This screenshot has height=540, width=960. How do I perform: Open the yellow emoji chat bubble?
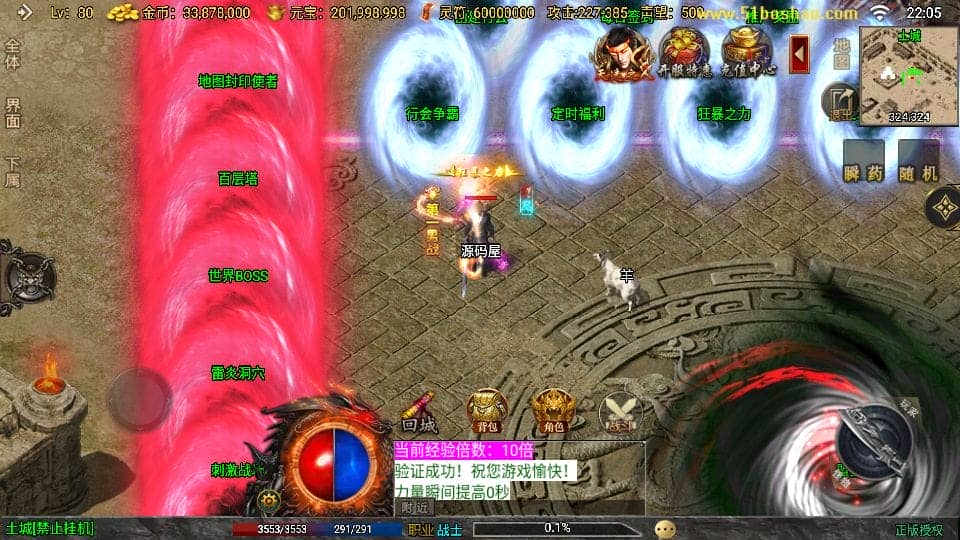coord(665,529)
